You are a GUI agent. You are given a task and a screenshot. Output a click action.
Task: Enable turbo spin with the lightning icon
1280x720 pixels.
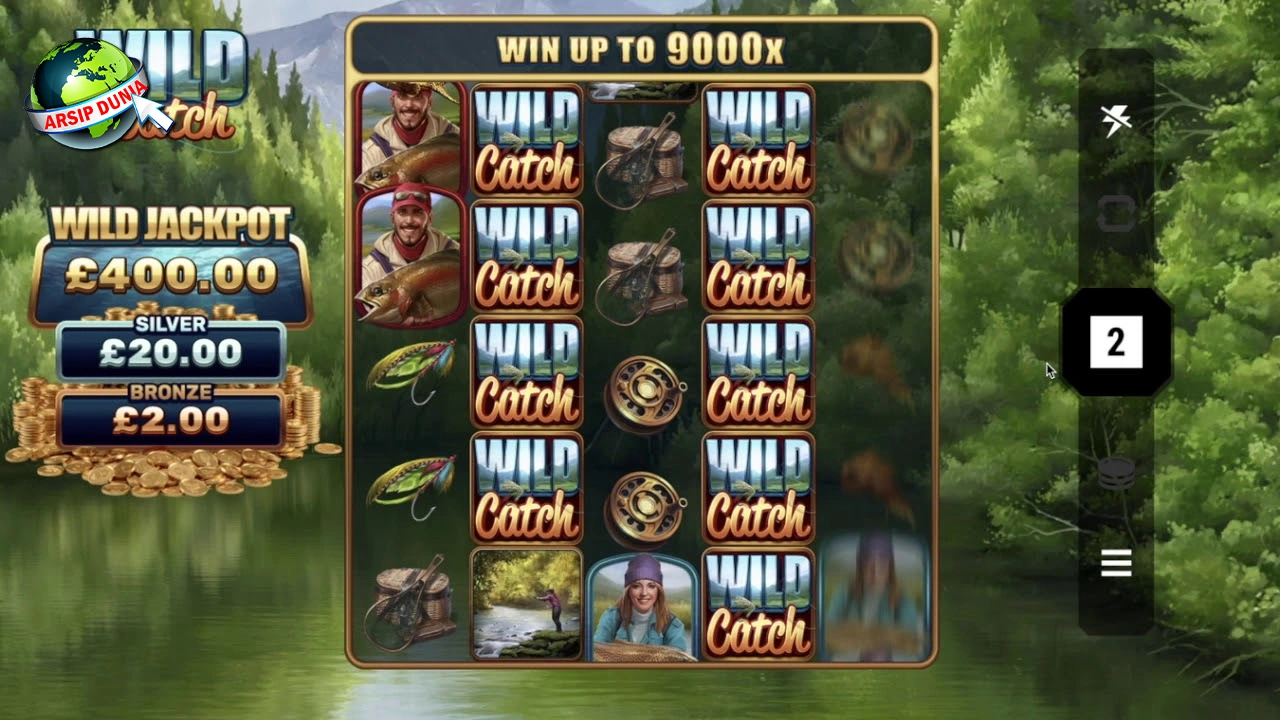pyautogui.click(x=1117, y=118)
